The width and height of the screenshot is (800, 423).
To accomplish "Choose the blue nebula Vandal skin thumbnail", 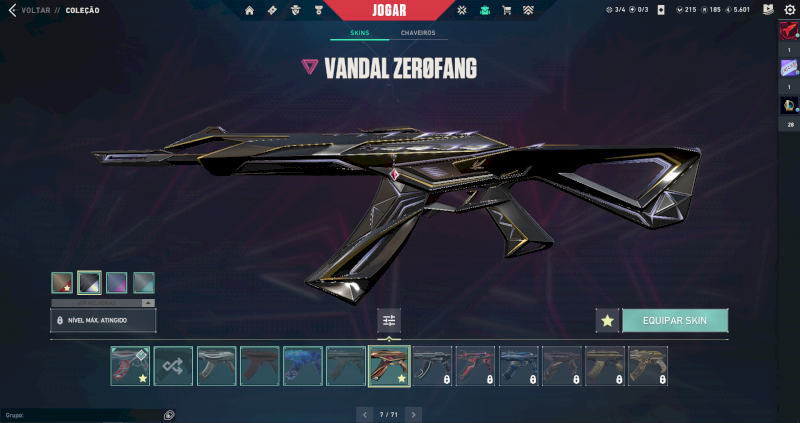I will click(x=302, y=366).
